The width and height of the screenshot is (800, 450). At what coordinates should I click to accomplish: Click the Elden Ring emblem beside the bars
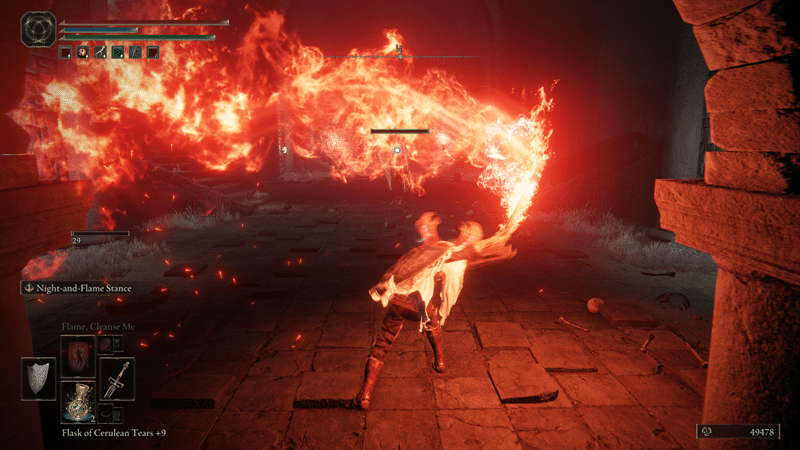(39, 28)
